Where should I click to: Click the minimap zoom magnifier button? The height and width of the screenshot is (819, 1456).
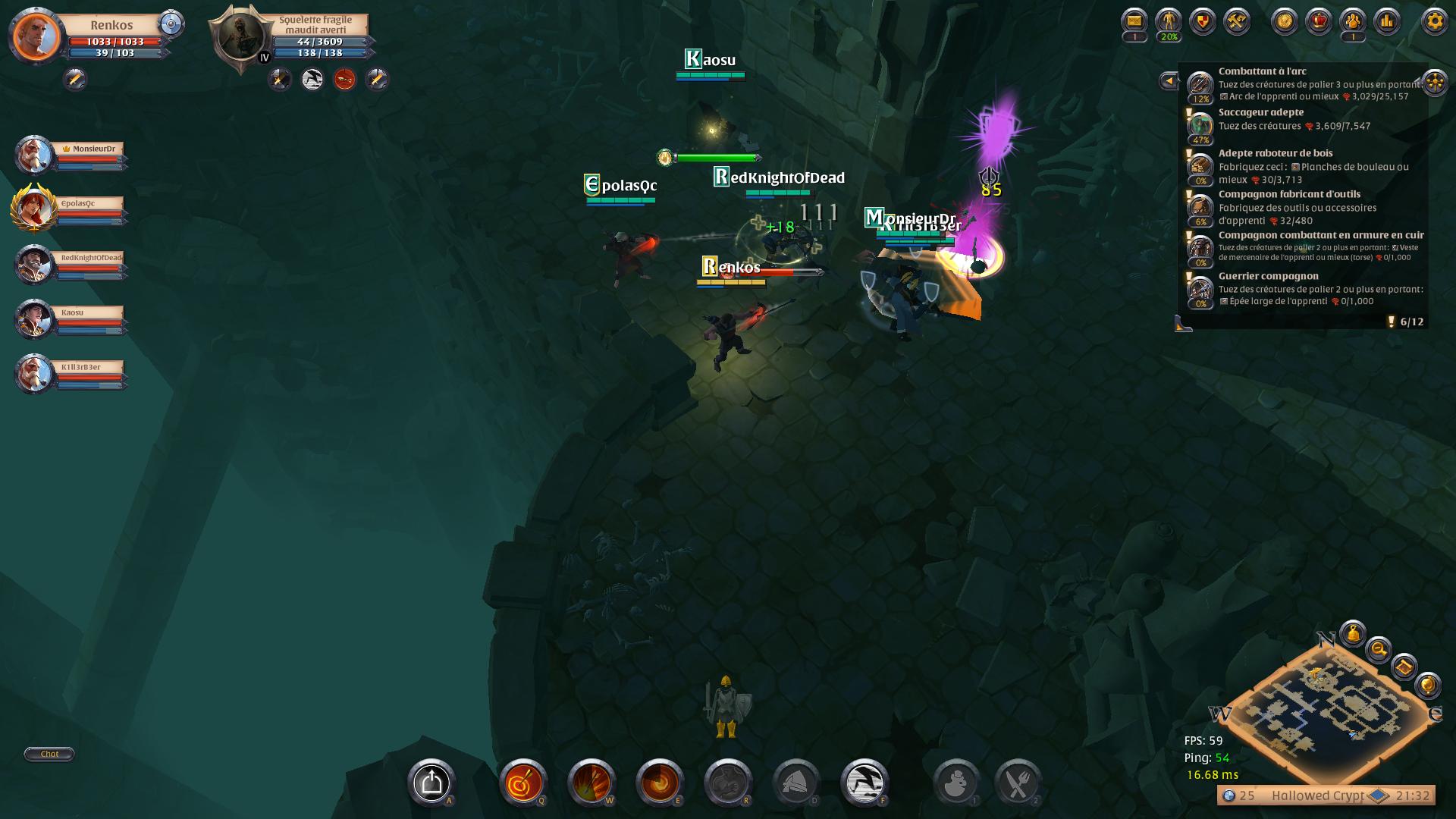pyautogui.click(x=1378, y=649)
